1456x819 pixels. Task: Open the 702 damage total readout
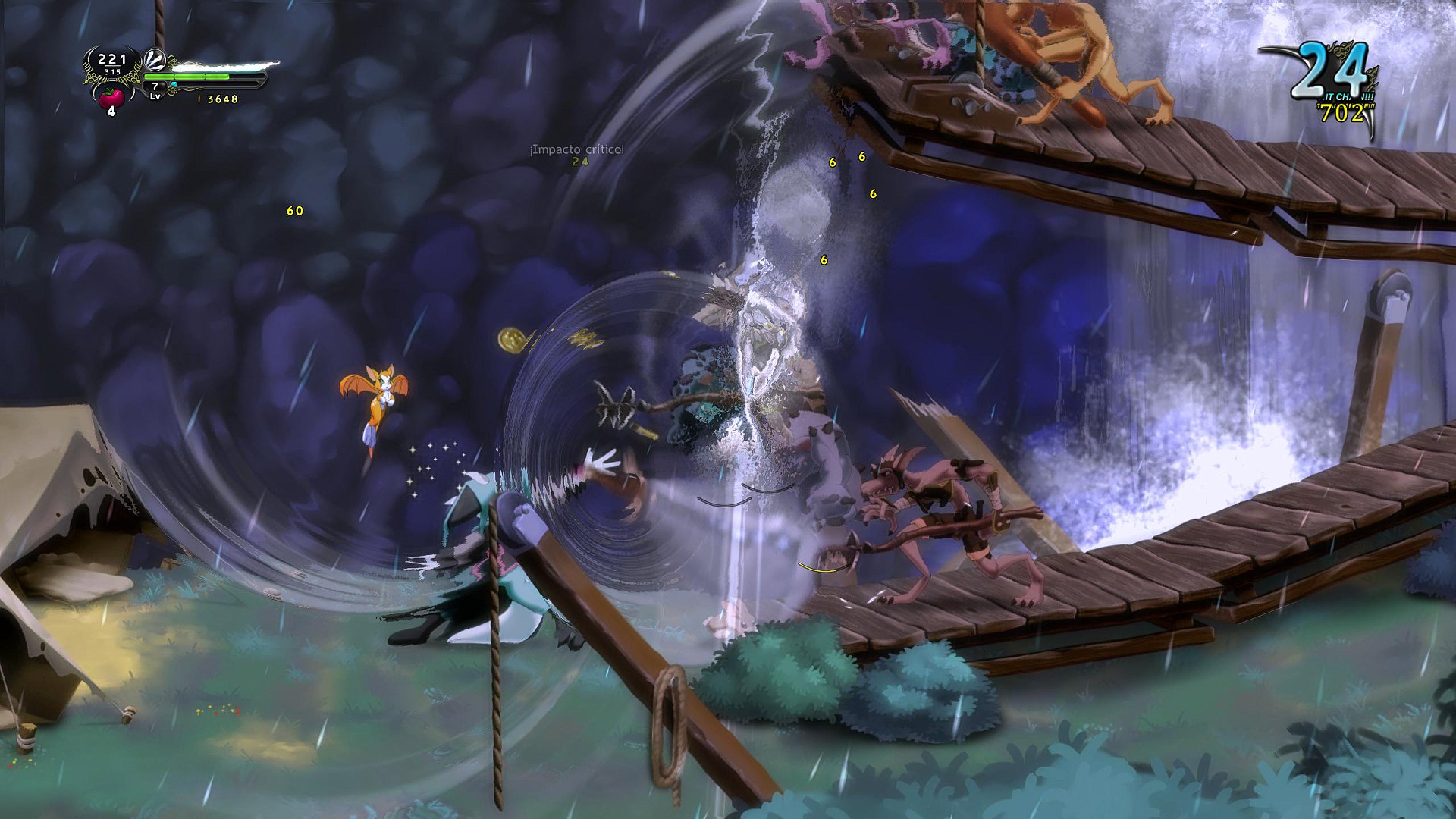pos(1343,115)
